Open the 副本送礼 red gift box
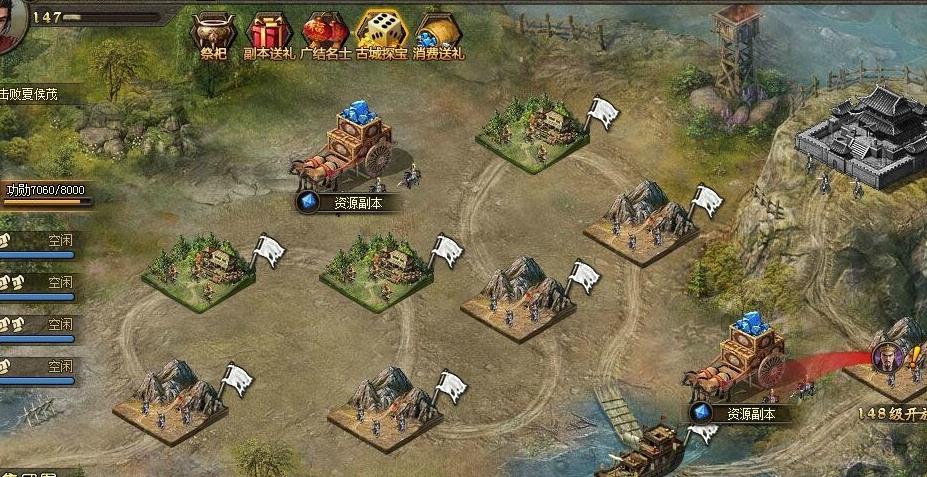 click(x=268, y=32)
